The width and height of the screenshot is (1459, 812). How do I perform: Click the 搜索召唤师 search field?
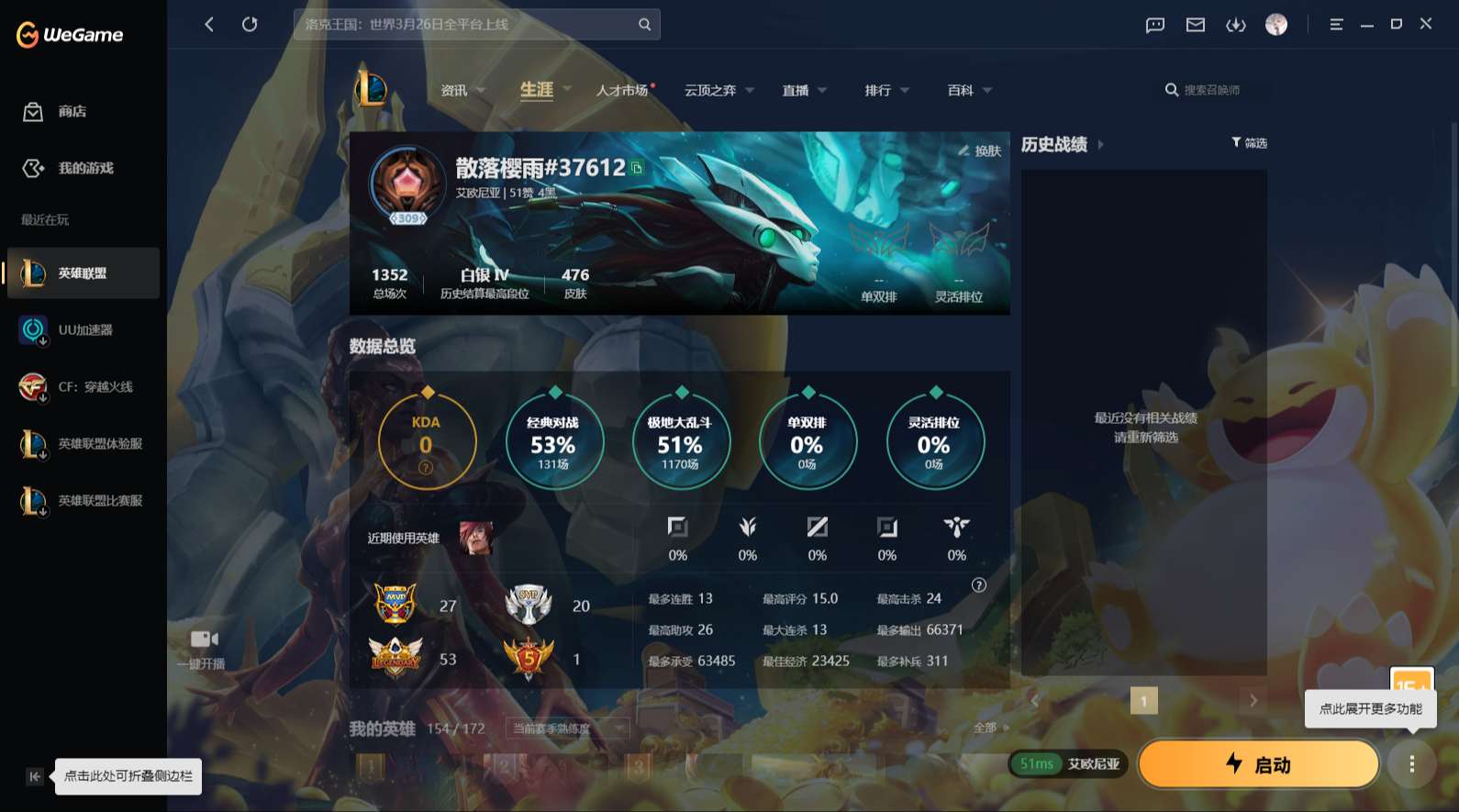tap(1211, 89)
